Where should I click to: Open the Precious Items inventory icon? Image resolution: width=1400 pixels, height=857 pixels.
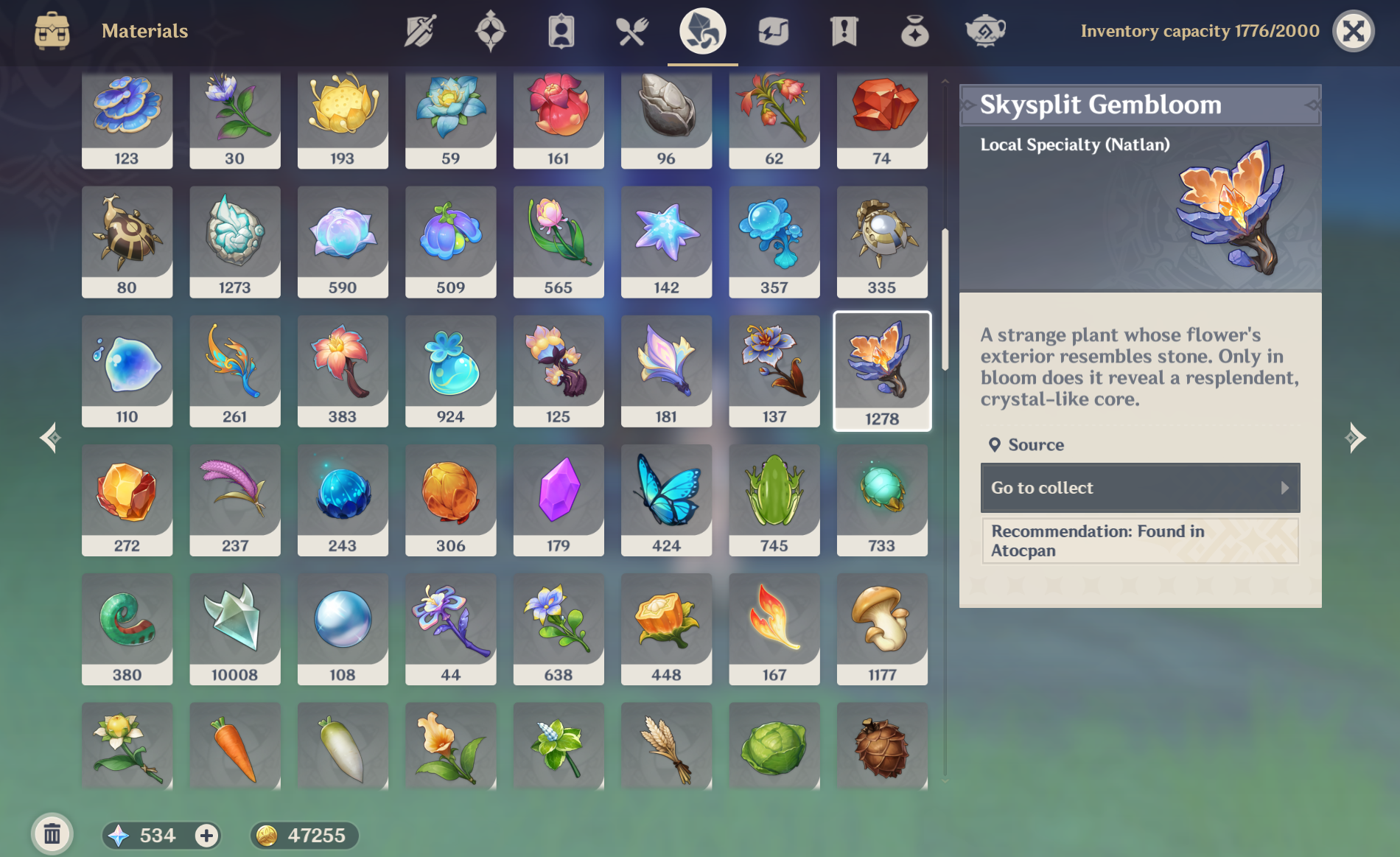914,31
